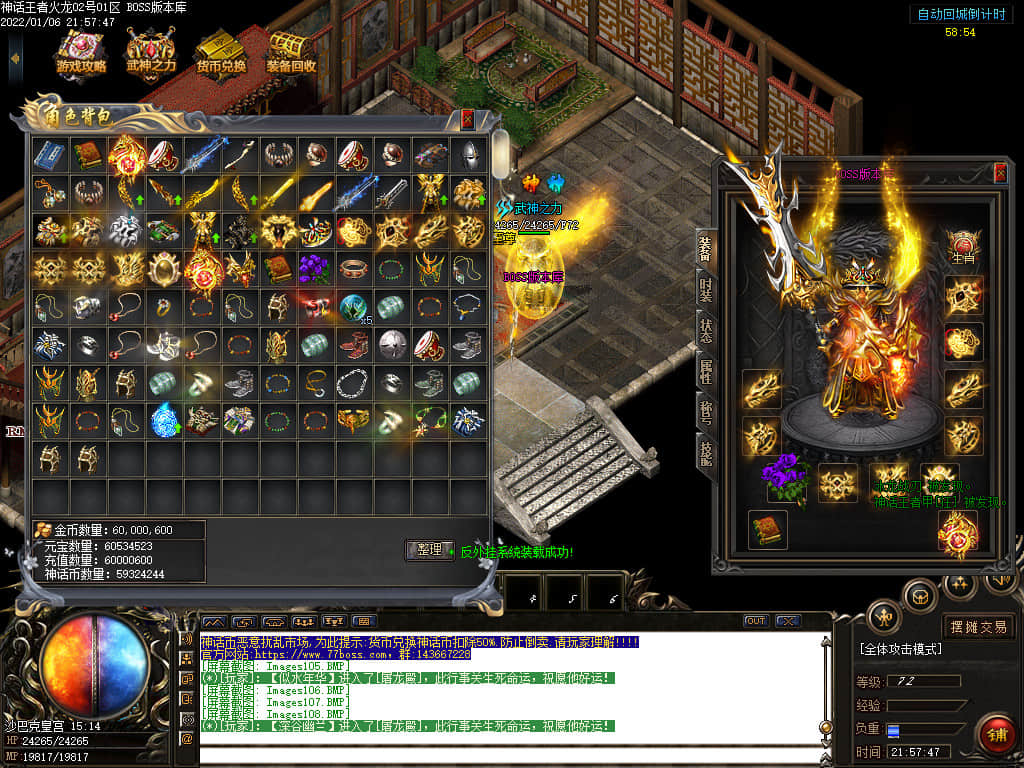Close the character equipment panel
The image size is (1024, 768).
pos(1000,173)
